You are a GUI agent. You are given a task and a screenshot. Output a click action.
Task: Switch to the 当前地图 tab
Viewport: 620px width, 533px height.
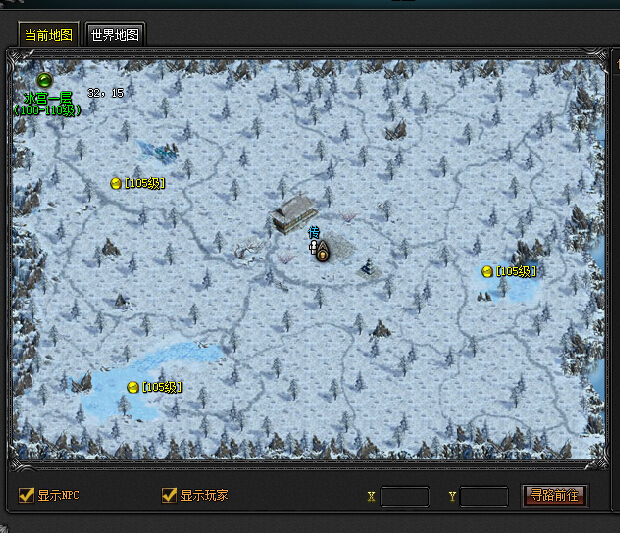49,34
